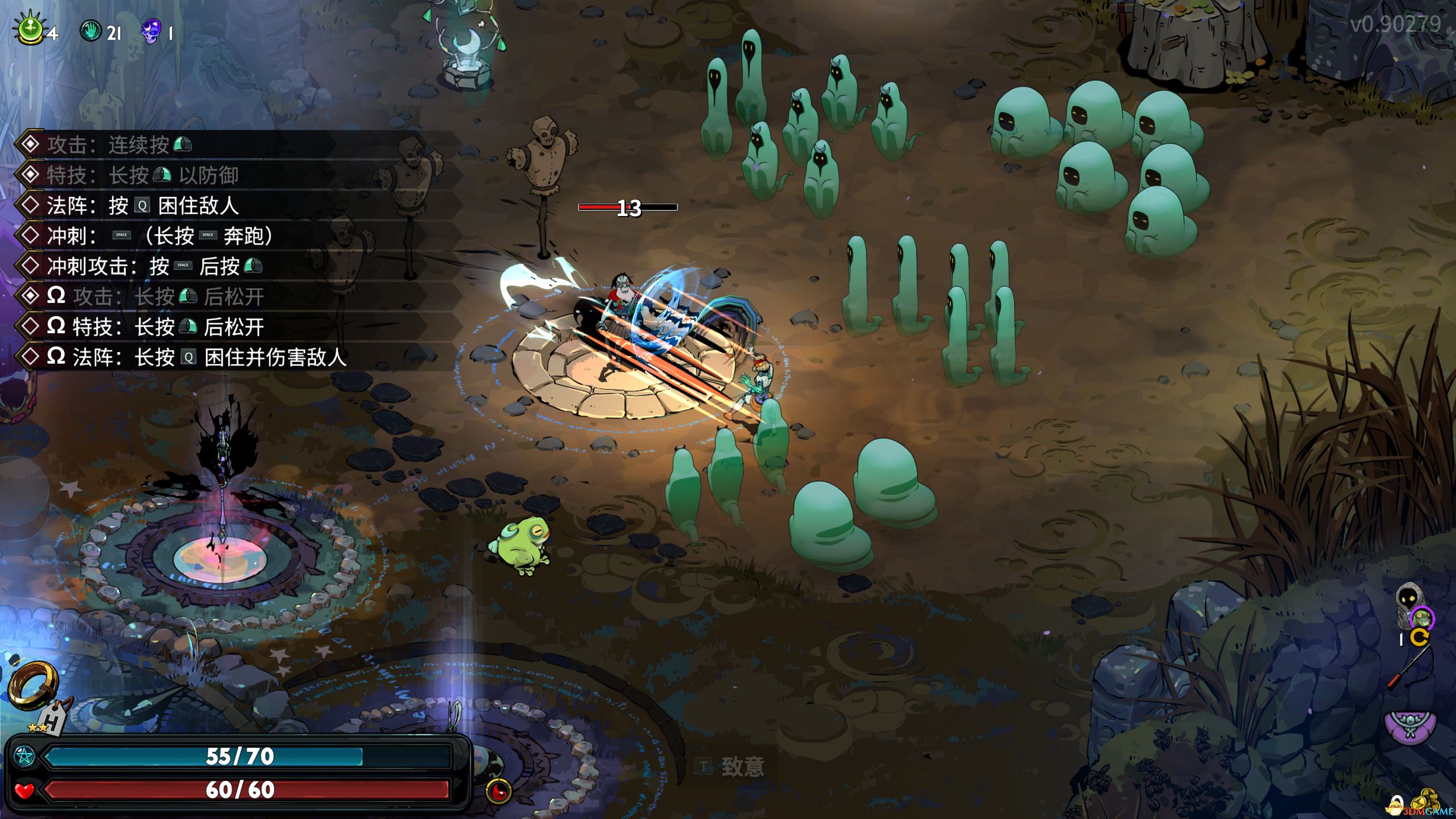
Task: Click the pentagram magick icon
Action: click(24, 756)
